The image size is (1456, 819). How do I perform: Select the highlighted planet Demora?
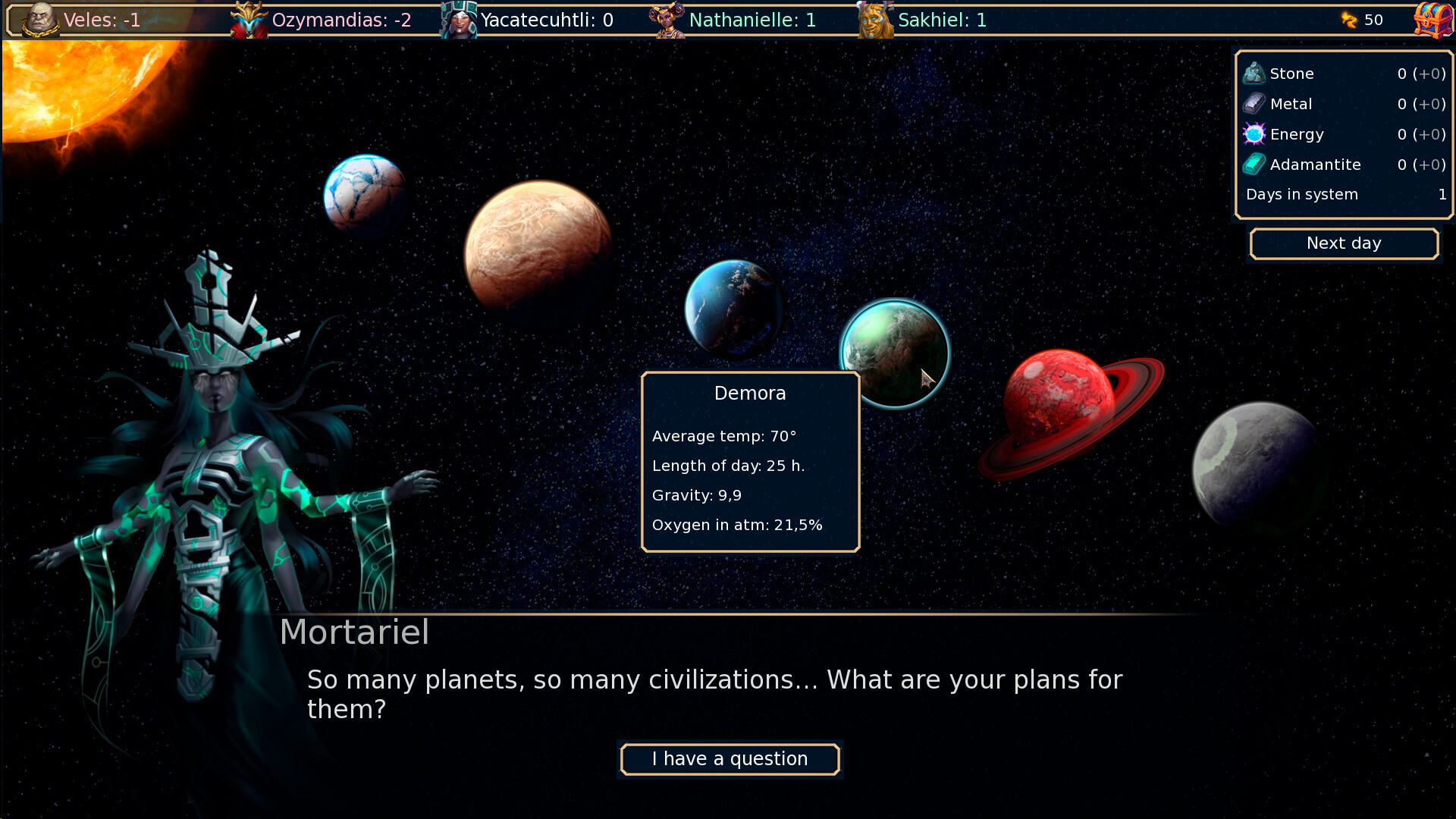coord(895,353)
